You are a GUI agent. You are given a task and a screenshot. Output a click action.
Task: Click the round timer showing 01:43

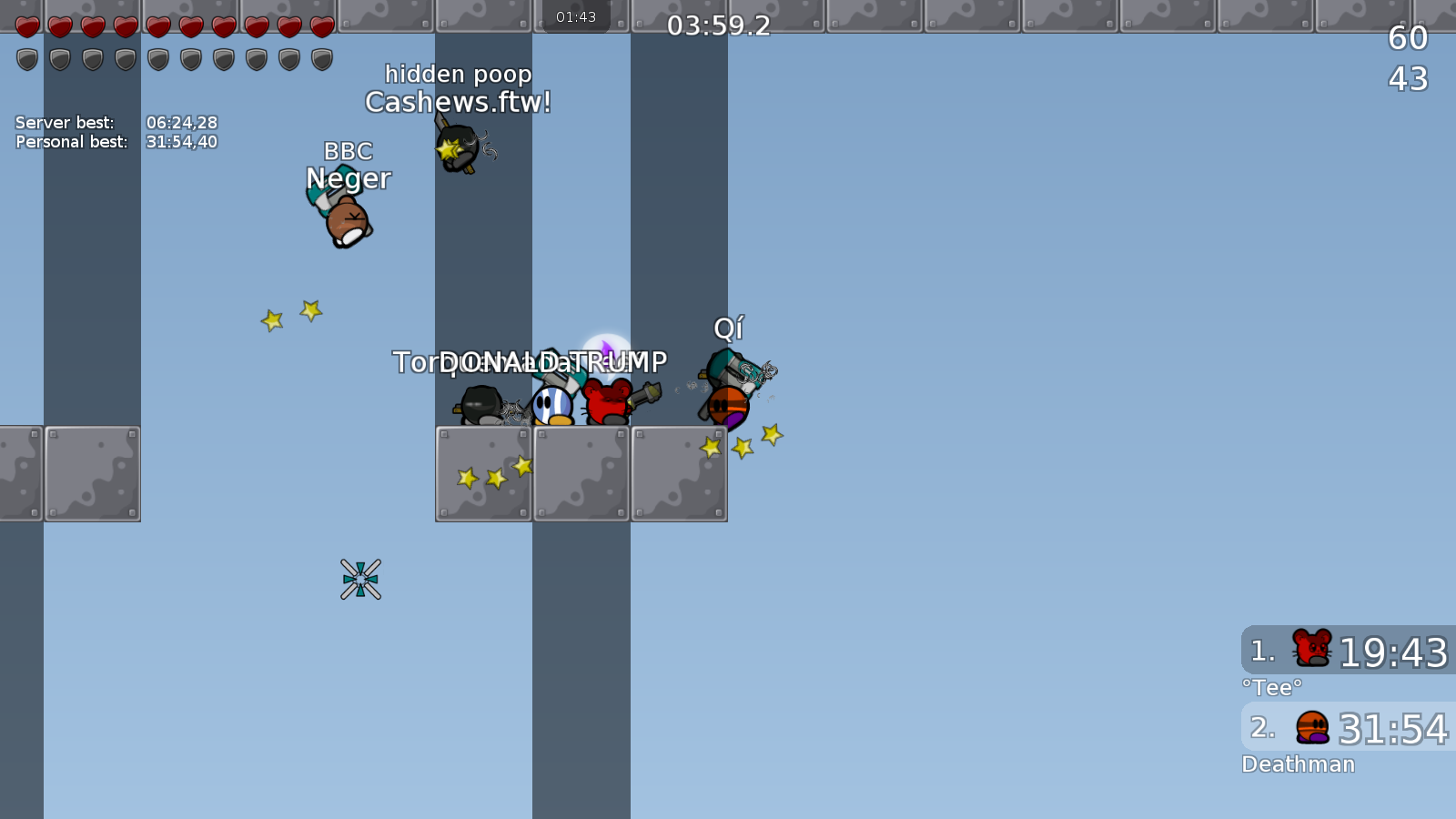point(577,15)
